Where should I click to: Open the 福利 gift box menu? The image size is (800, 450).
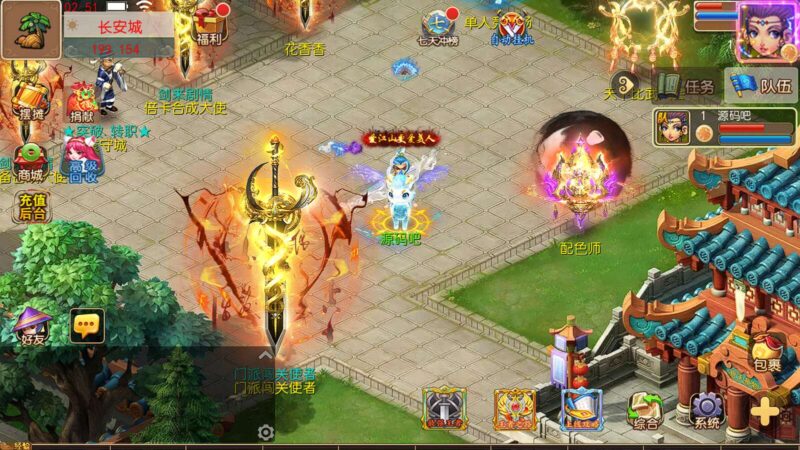coord(209,24)
